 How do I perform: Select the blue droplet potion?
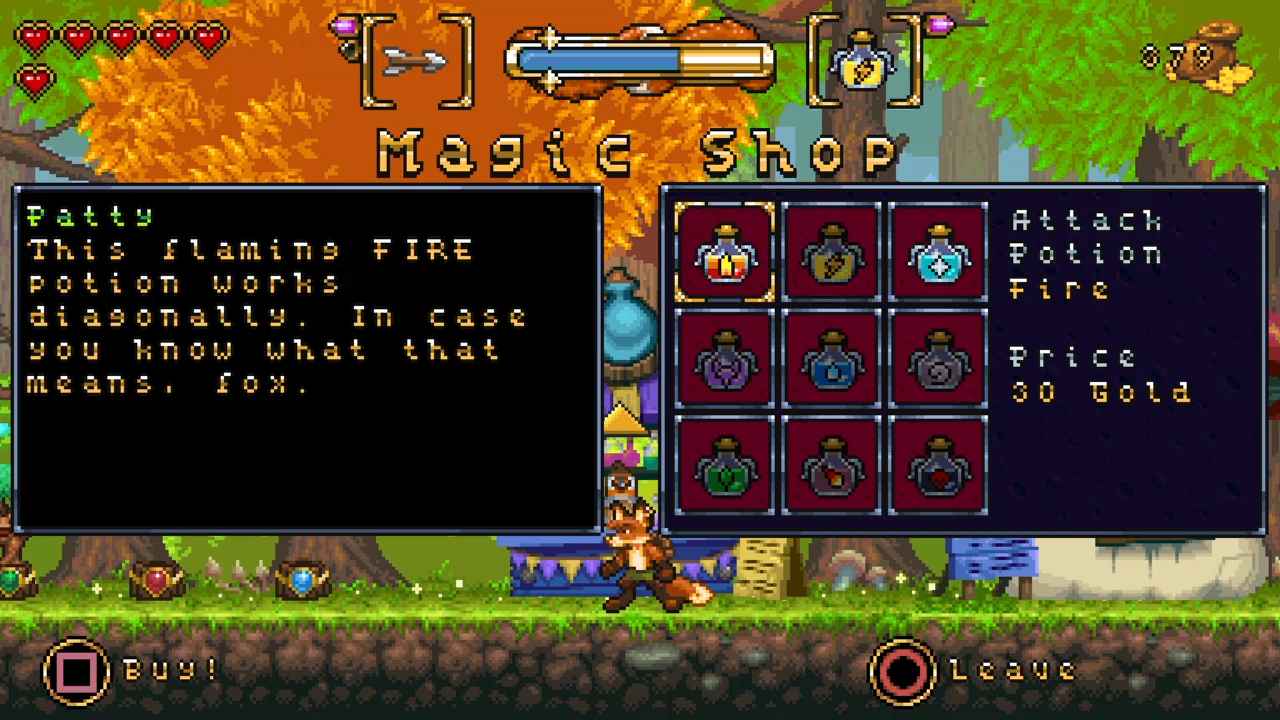(833, 358)
